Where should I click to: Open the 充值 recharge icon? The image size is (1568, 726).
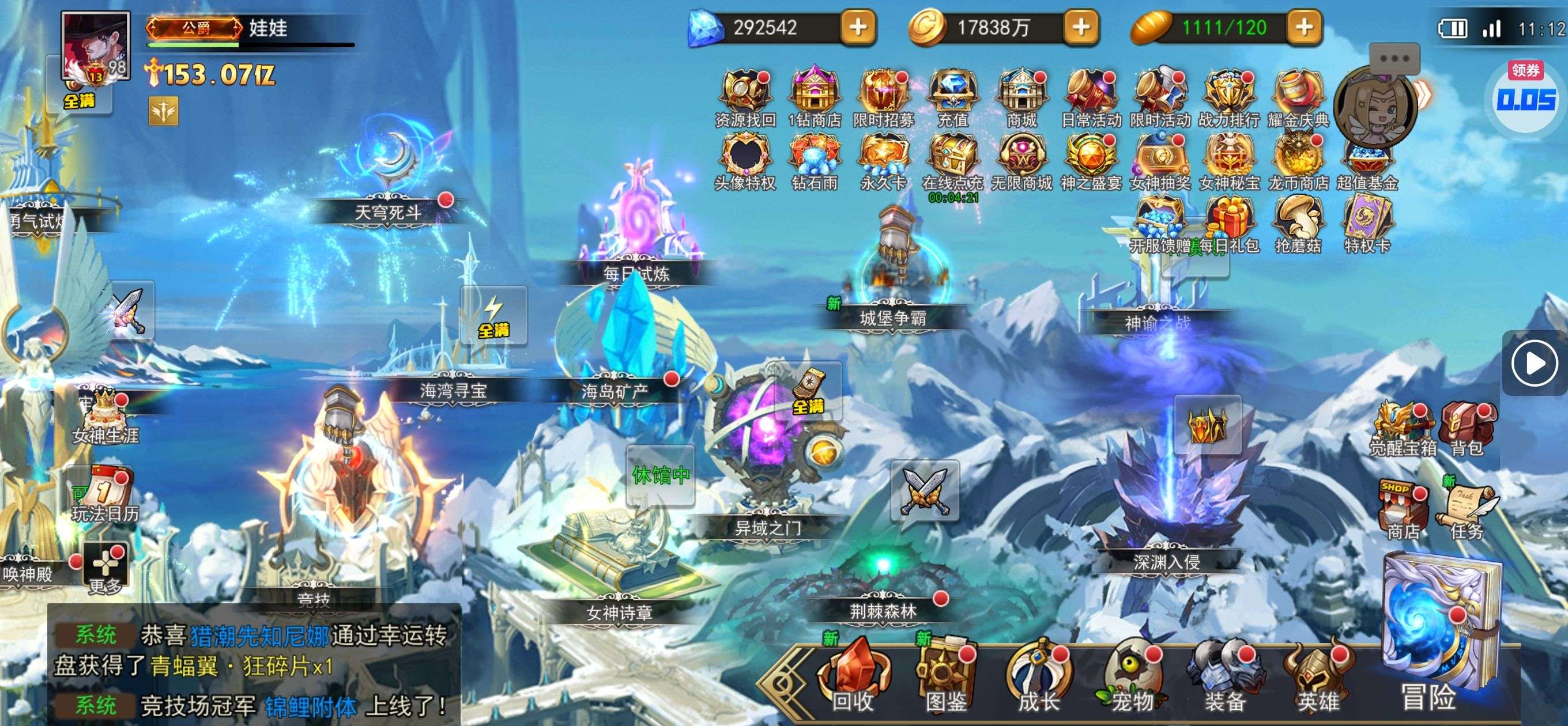coord(952,97)
